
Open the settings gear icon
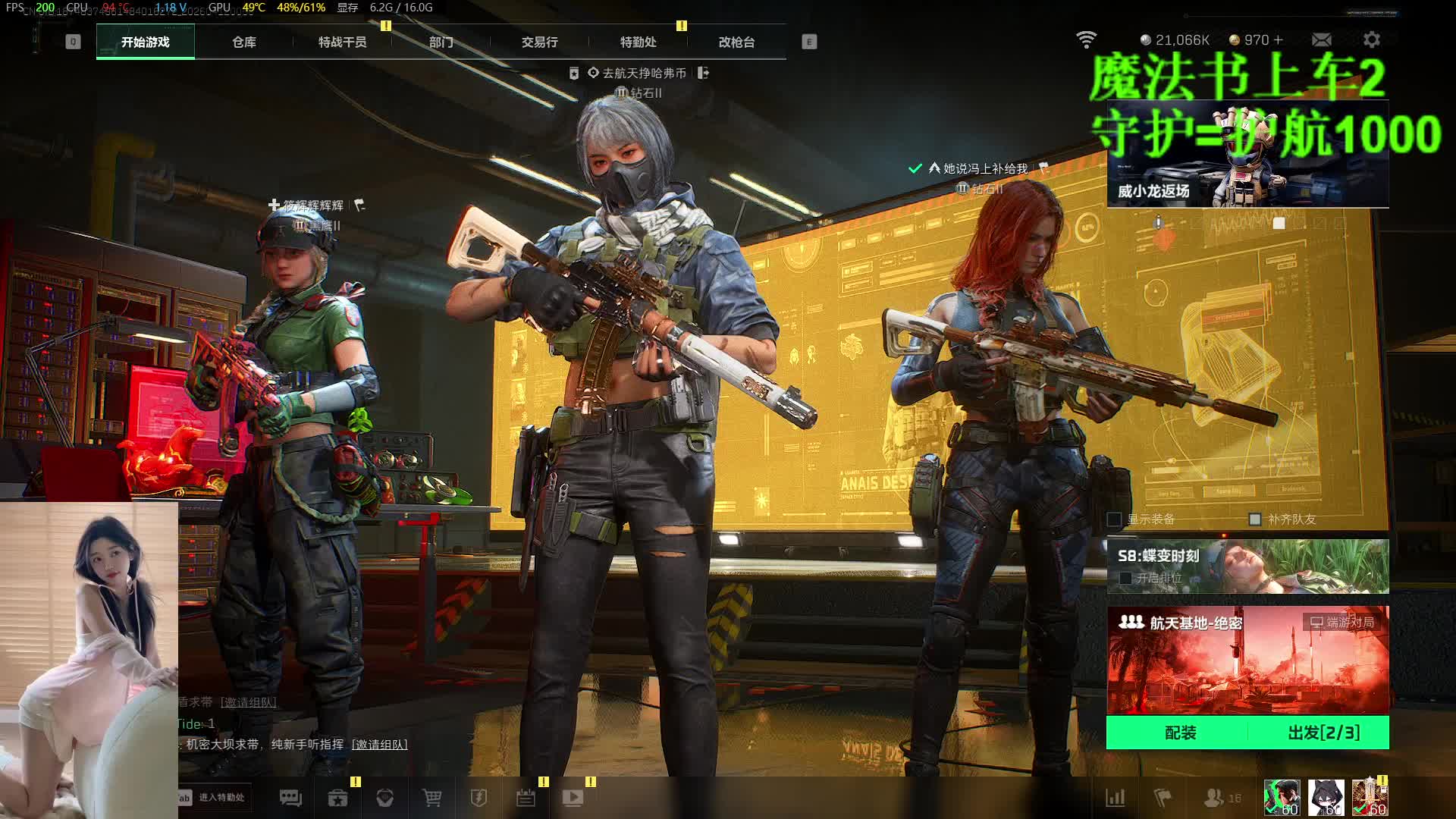pyautogui.click(x=1371, y=39)
